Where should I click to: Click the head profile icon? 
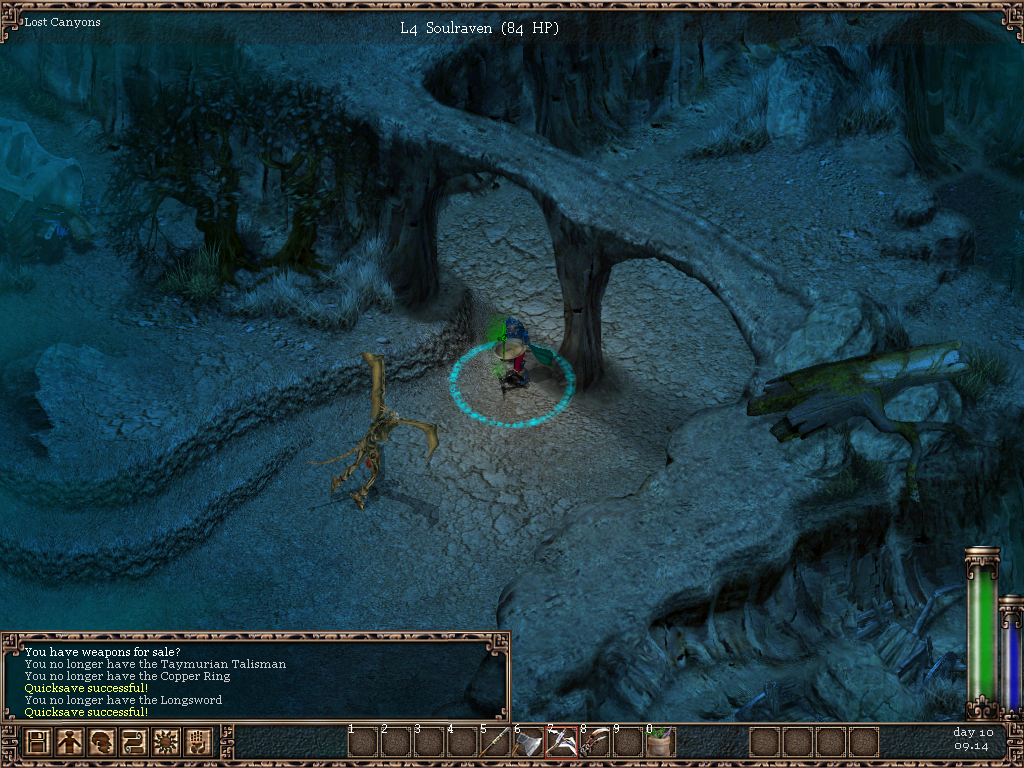point(103,743)
